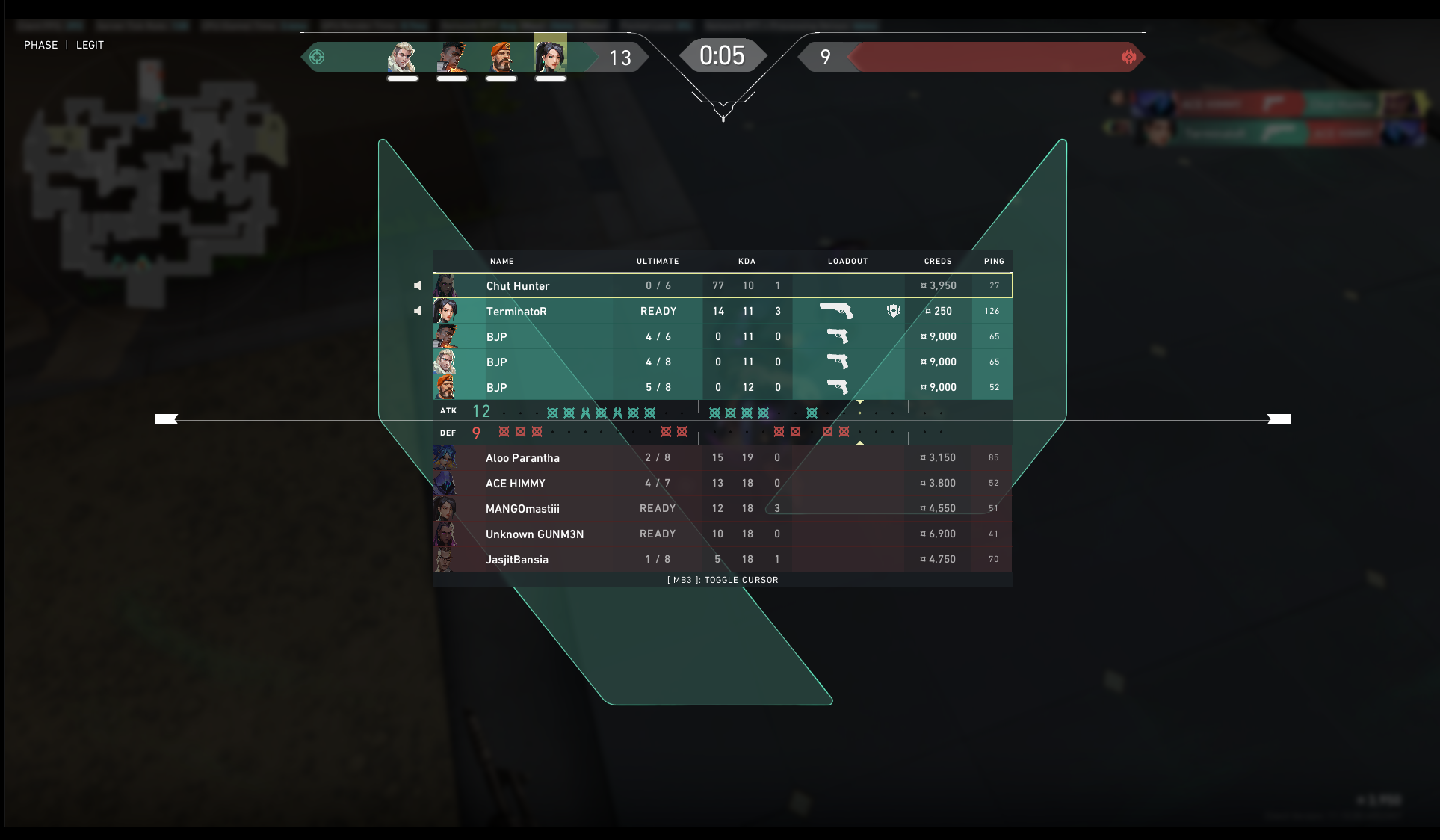1440x840 pixels.
Task: Select the blond agent portrait in top bar
Action: click(x=403, y=57)
